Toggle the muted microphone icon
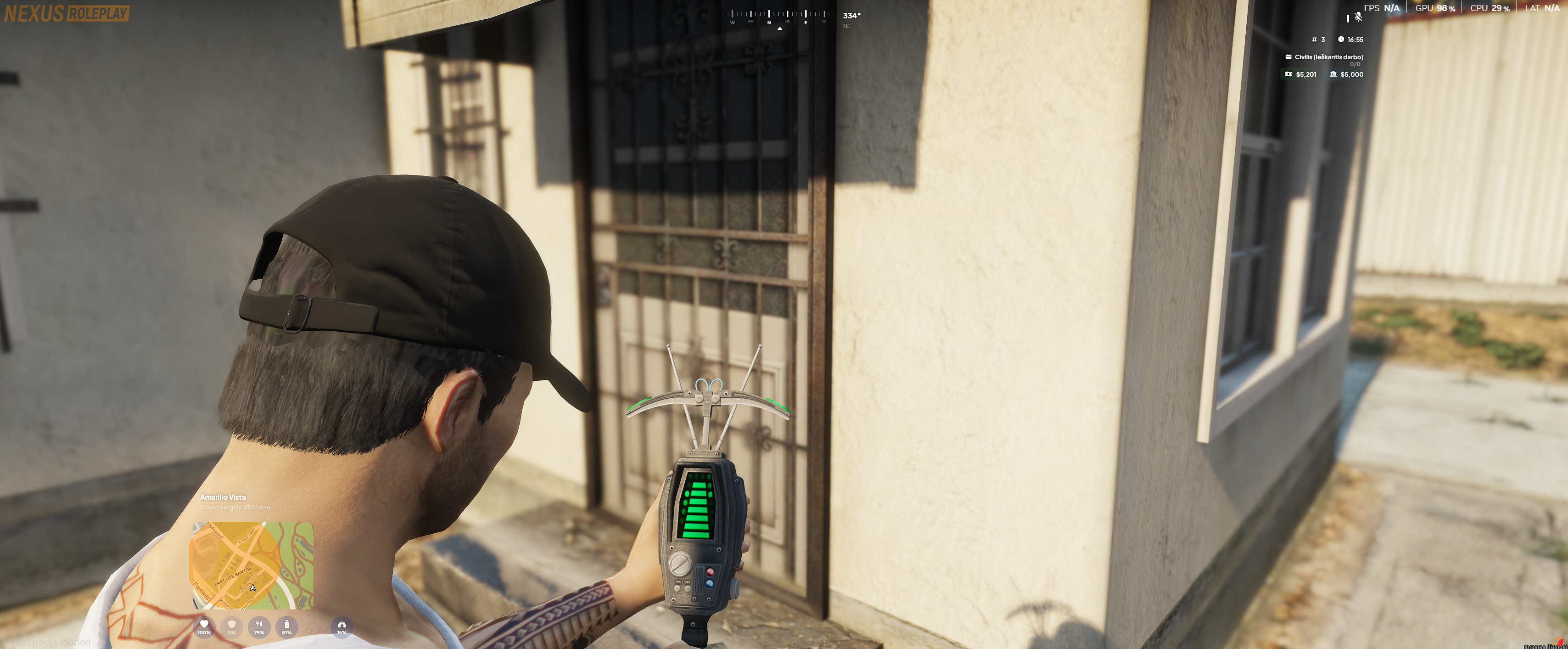The height and width of the screenshot is (649, 1568). 1358,17
